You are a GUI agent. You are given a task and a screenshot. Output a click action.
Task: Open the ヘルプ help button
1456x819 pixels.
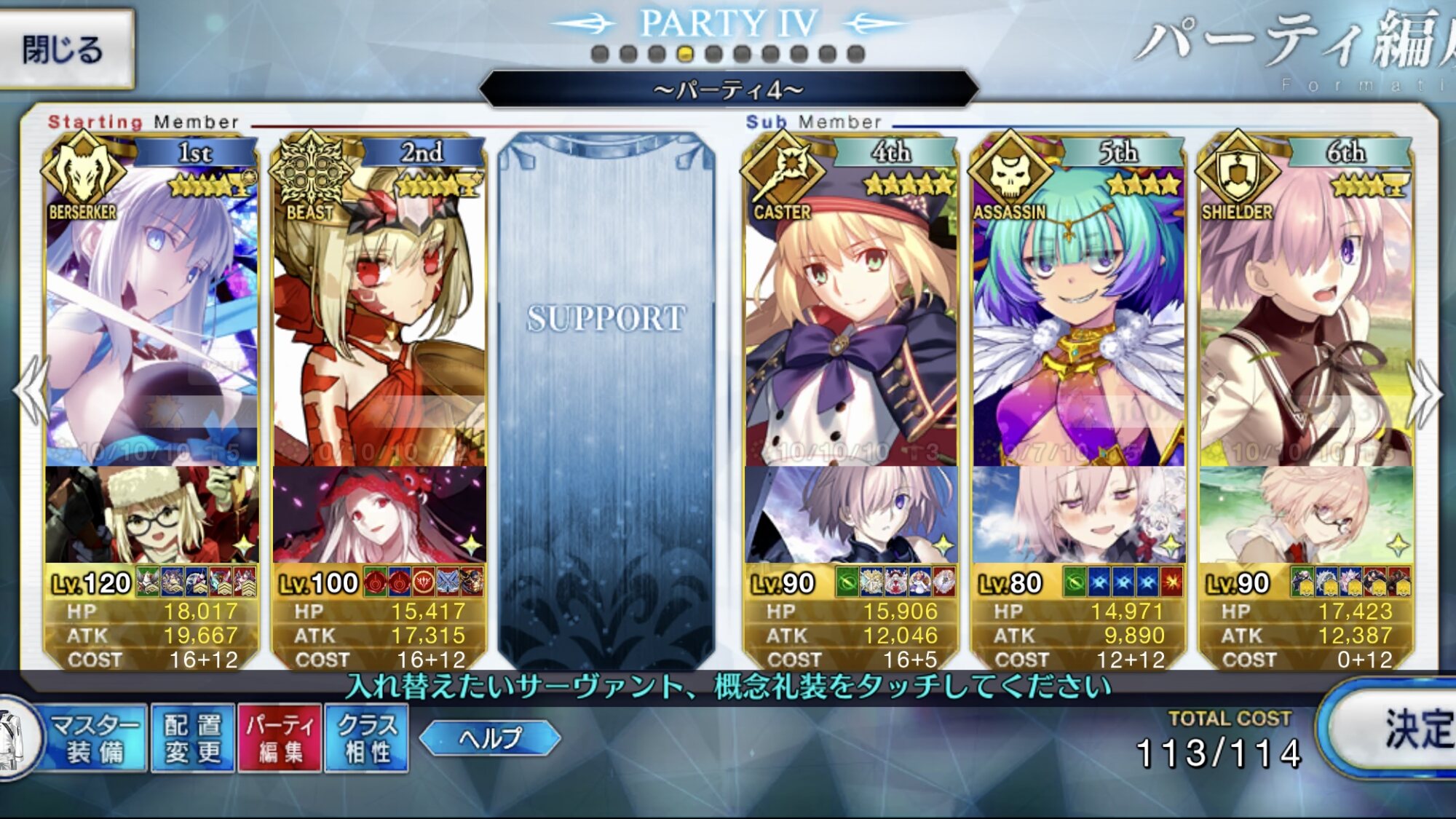(x=490, y=738)
